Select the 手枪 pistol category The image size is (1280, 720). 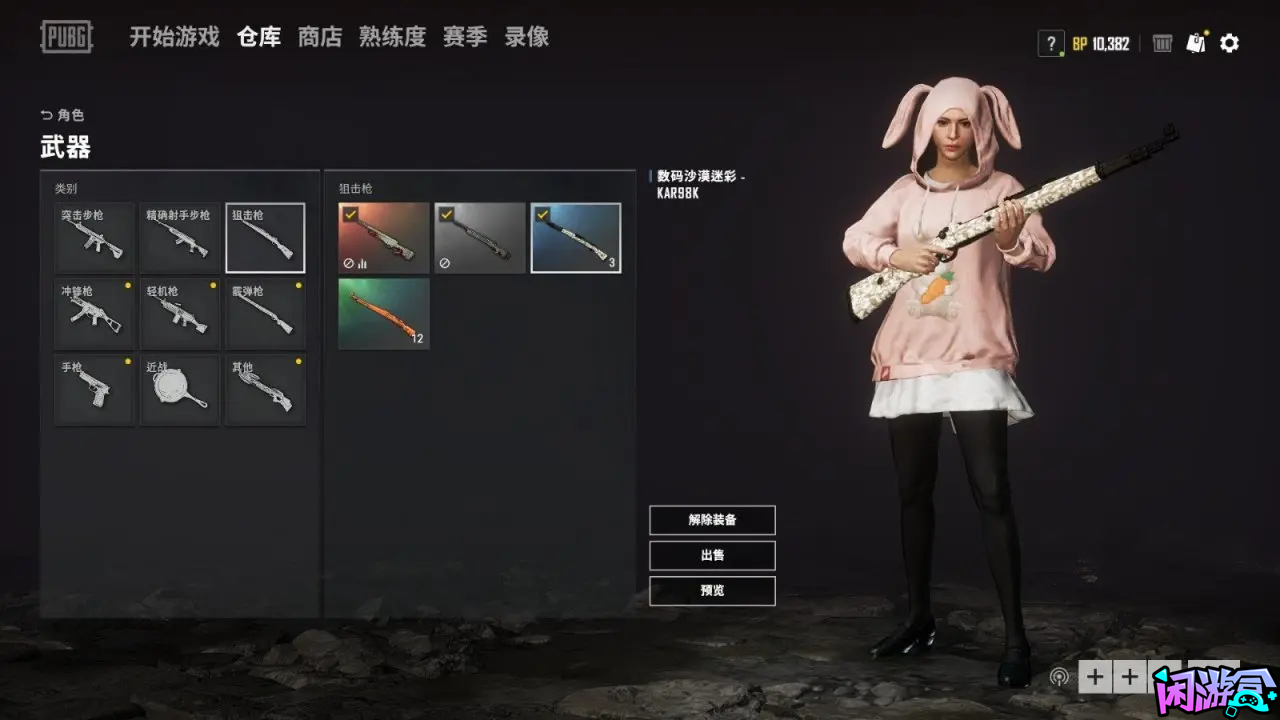[94, 390]
